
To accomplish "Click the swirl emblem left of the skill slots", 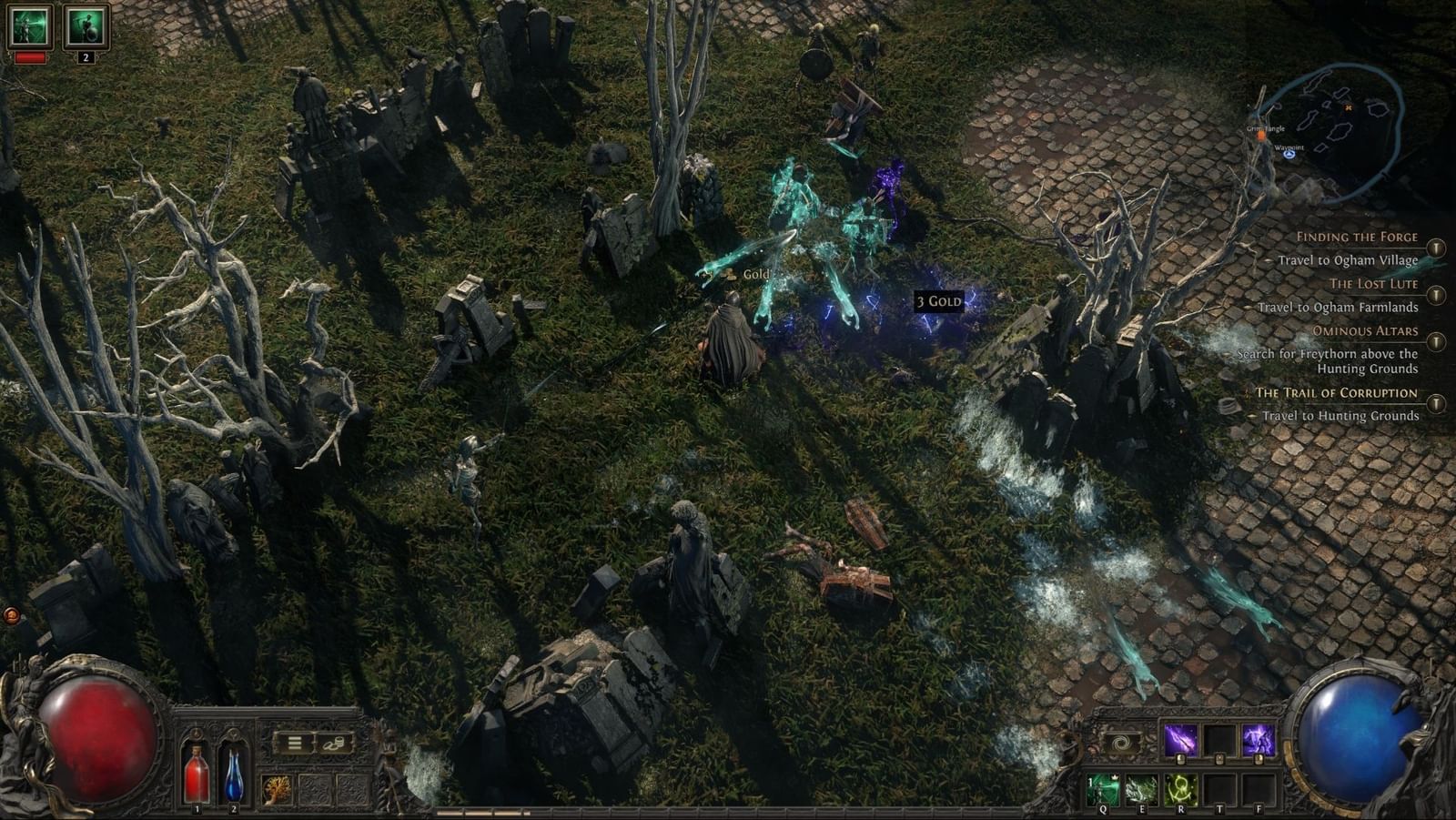I will point(1120,742).
